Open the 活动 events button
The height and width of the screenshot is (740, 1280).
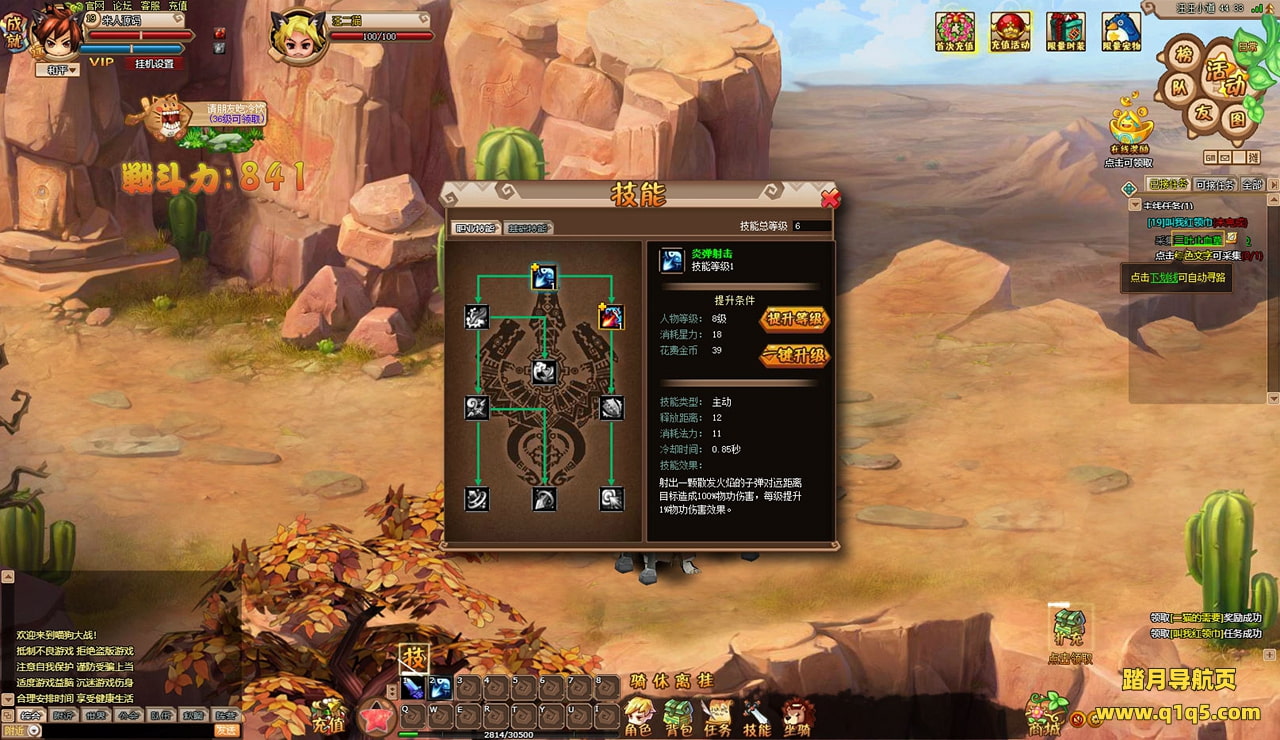point(1219,70)
